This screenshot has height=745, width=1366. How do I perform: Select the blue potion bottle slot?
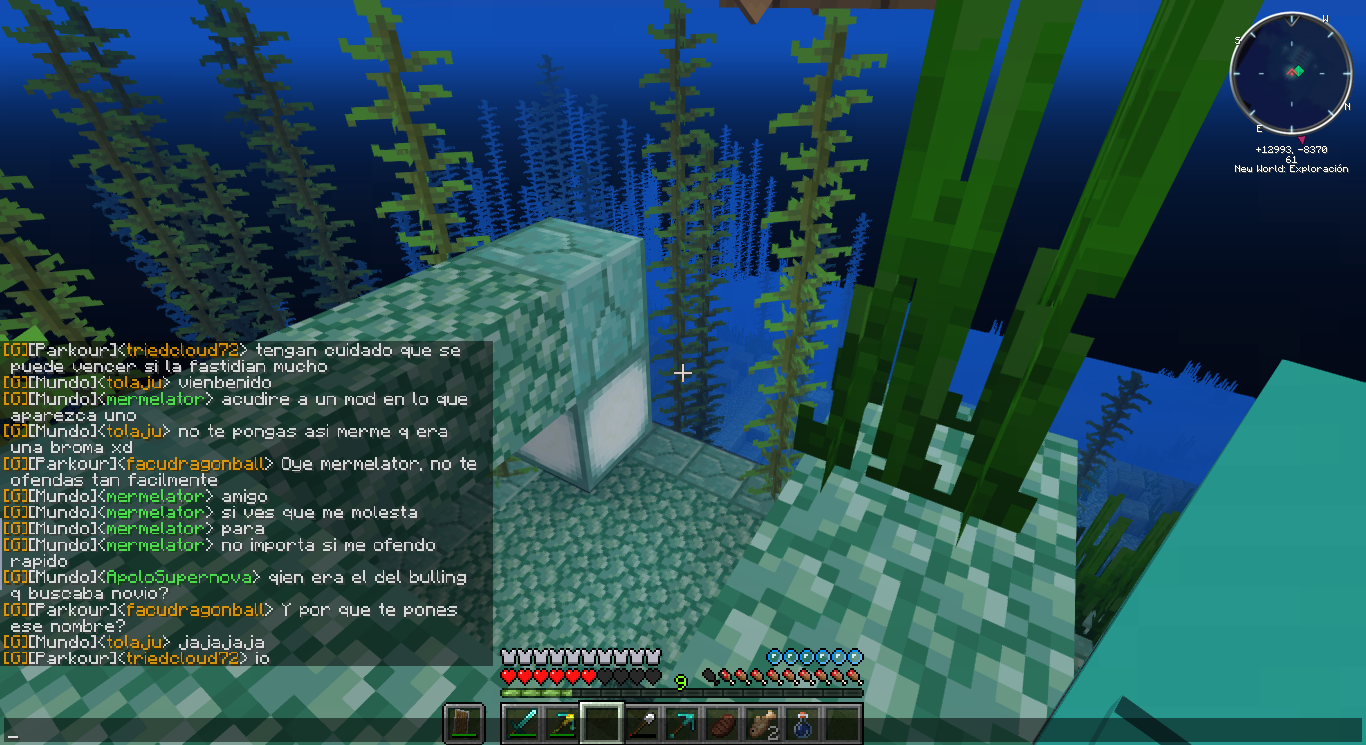(x=802, y=723)
